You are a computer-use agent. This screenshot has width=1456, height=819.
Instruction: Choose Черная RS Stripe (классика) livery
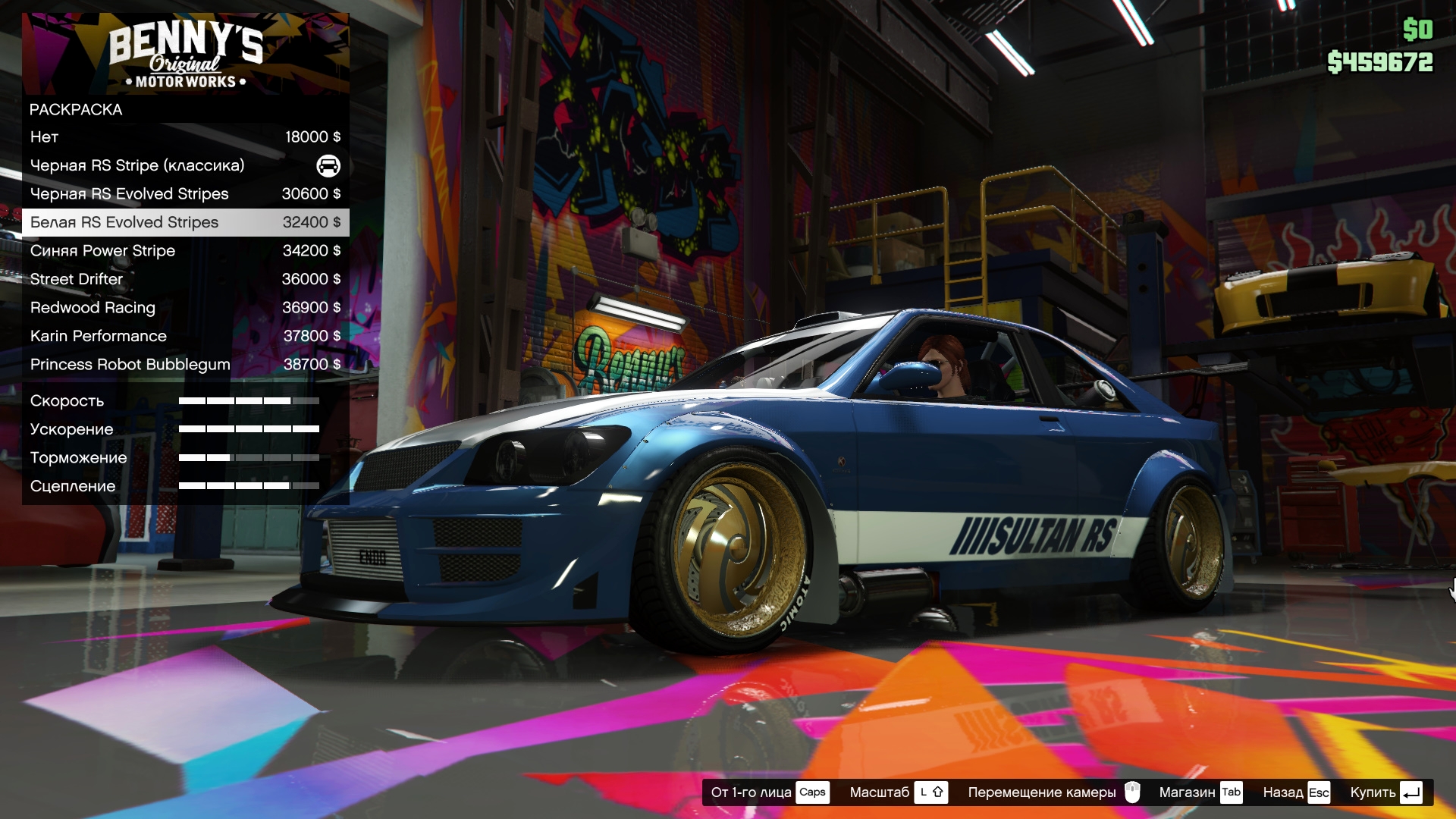[x=185, y=165]
